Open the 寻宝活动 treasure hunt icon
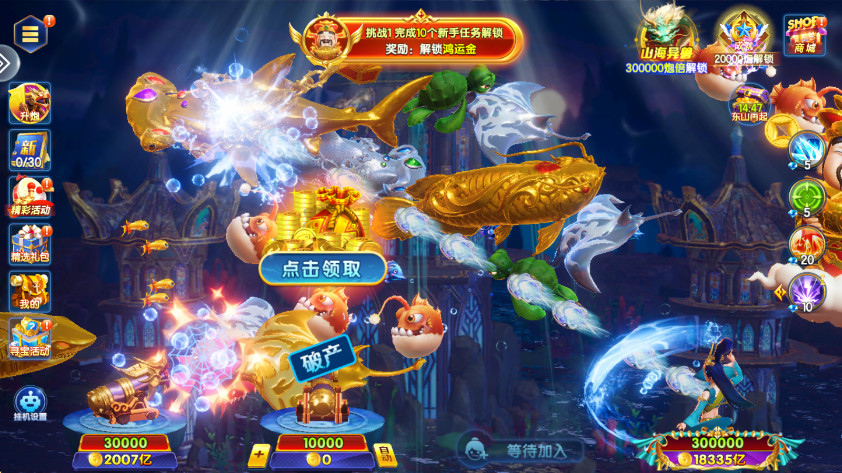This screenshot has width=842, height=473. pyautogui.click(x=29, y=338)
